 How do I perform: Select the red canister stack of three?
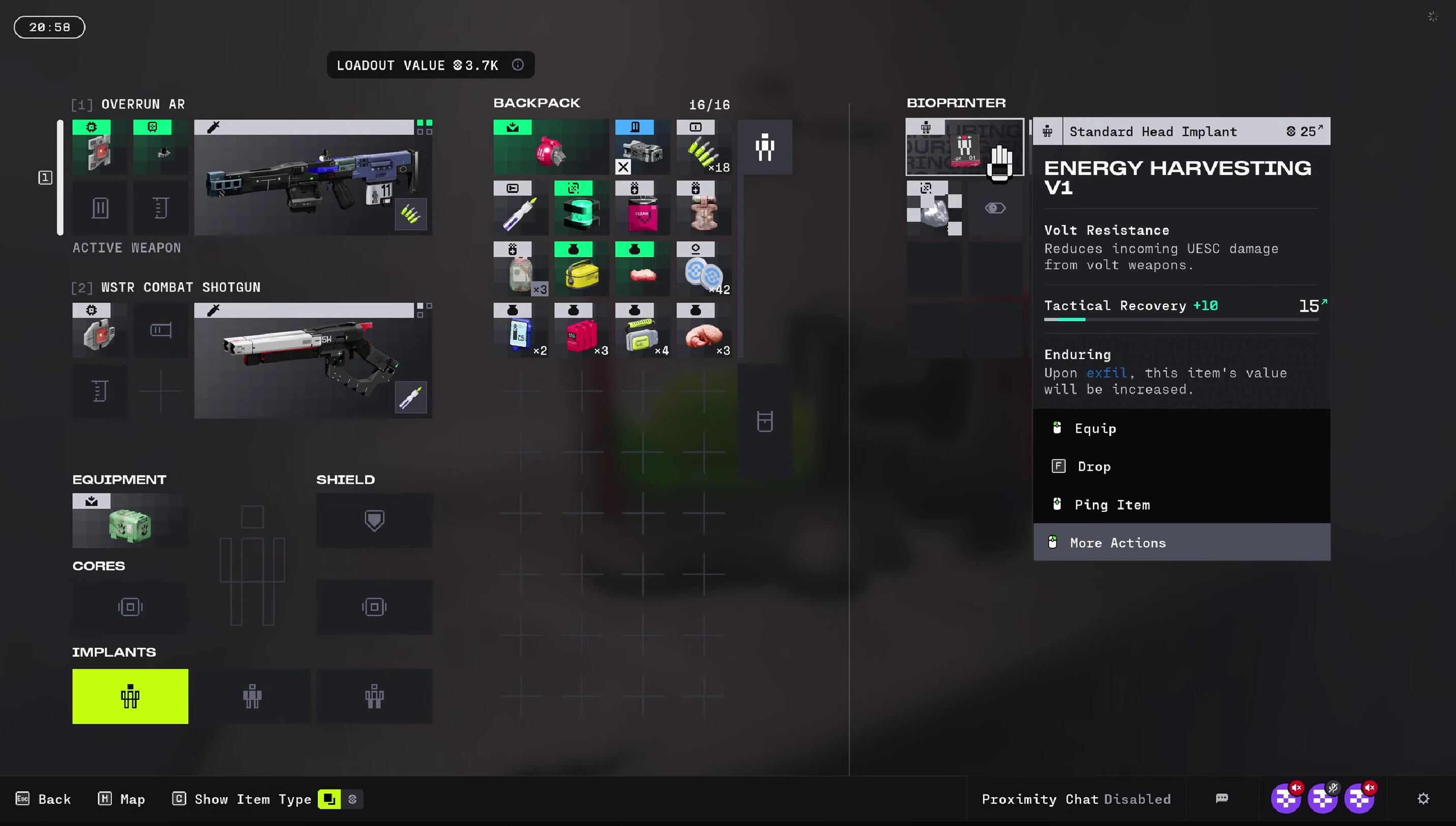pos(581,331)
